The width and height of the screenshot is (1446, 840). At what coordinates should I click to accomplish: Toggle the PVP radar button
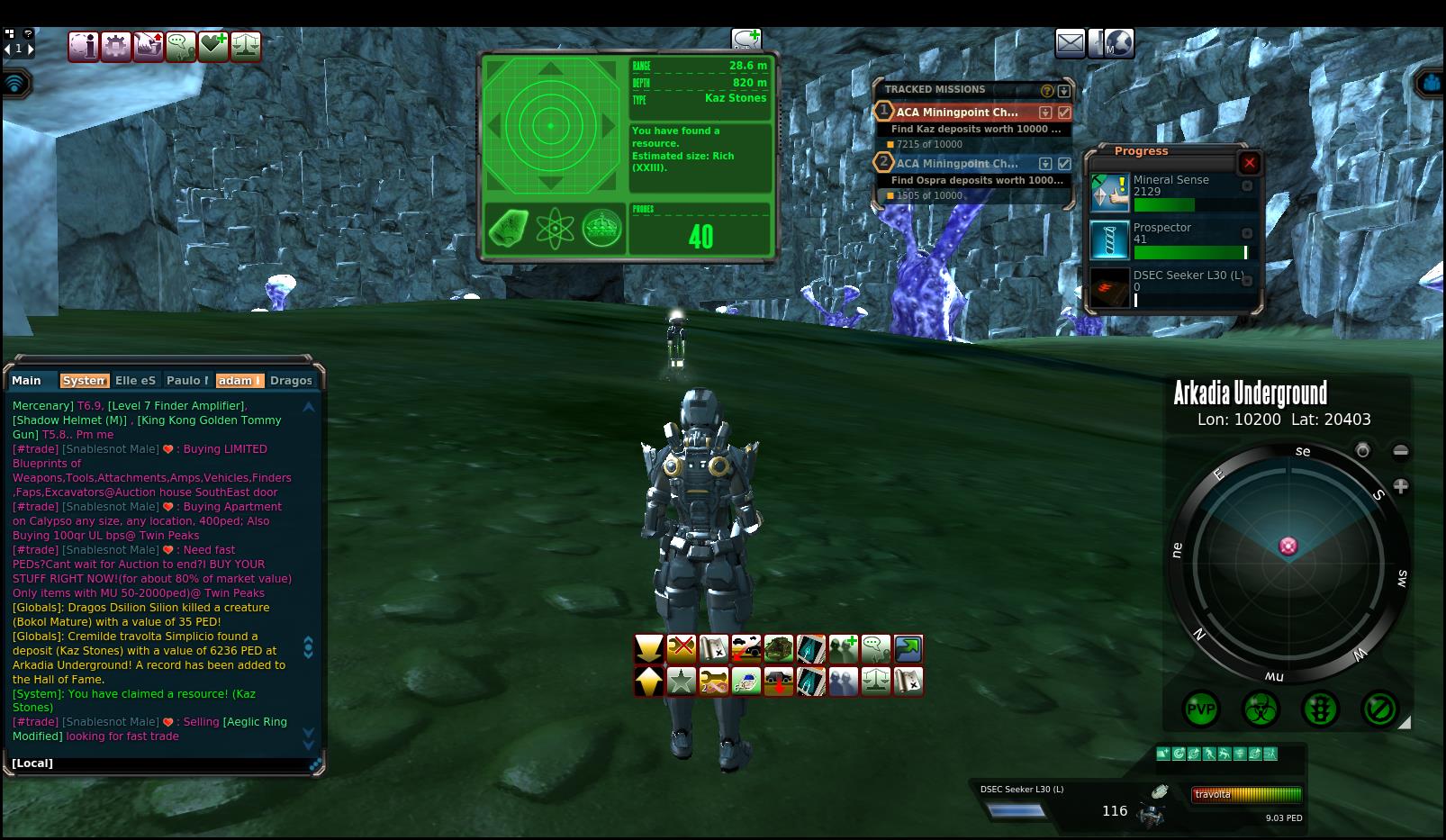coord(1200,709)
